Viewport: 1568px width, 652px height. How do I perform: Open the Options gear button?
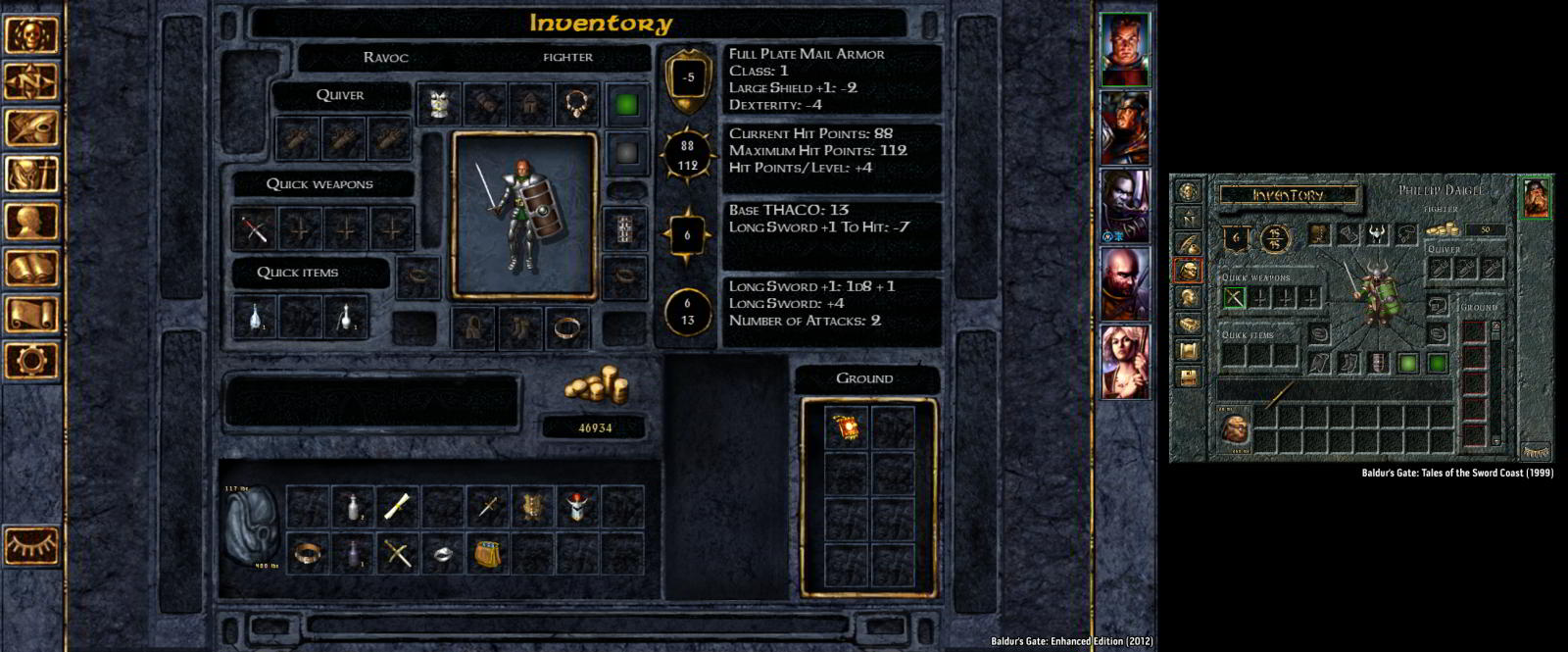point(31,361)
